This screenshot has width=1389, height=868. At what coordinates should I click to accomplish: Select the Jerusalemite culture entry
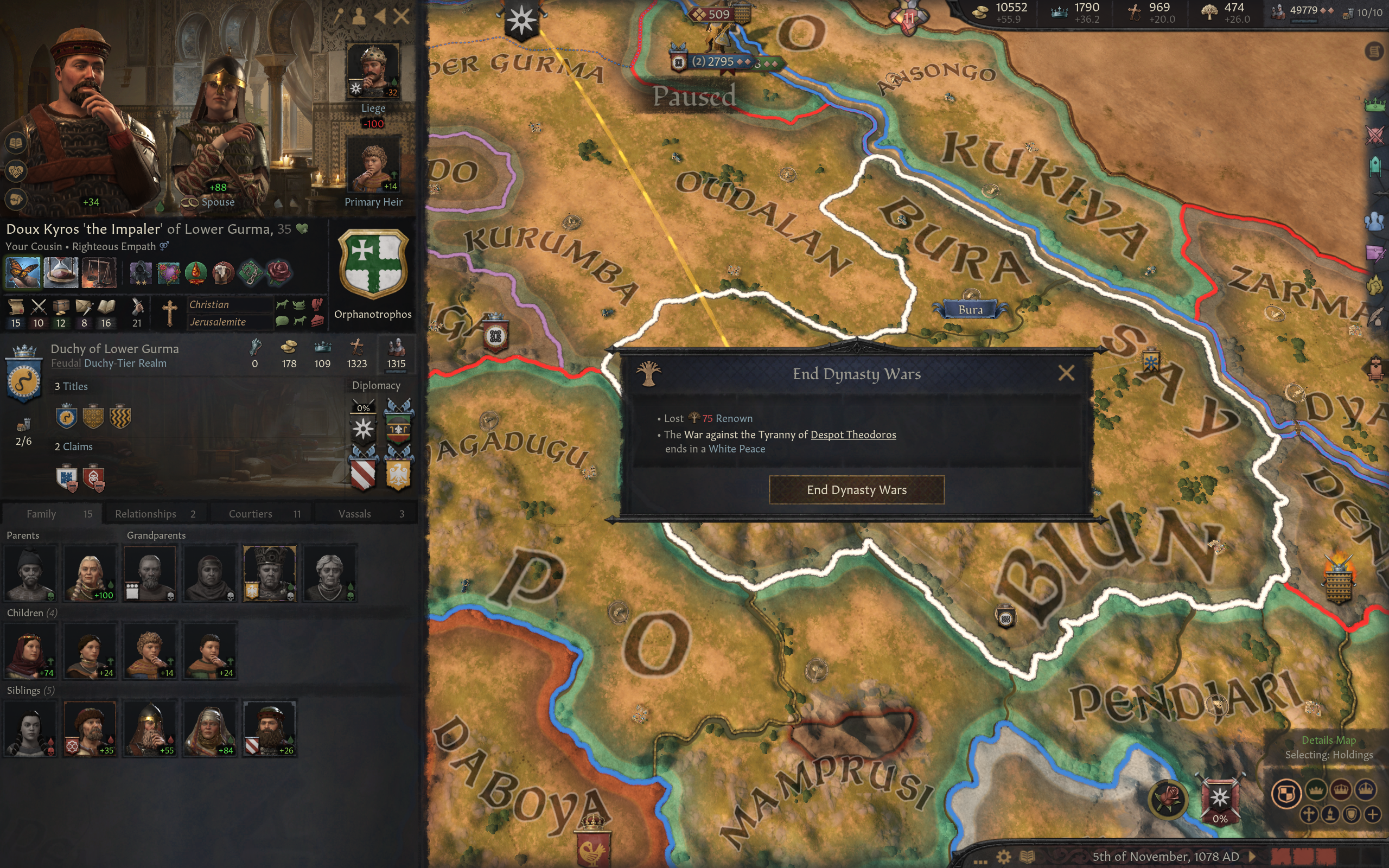point(218,322)
